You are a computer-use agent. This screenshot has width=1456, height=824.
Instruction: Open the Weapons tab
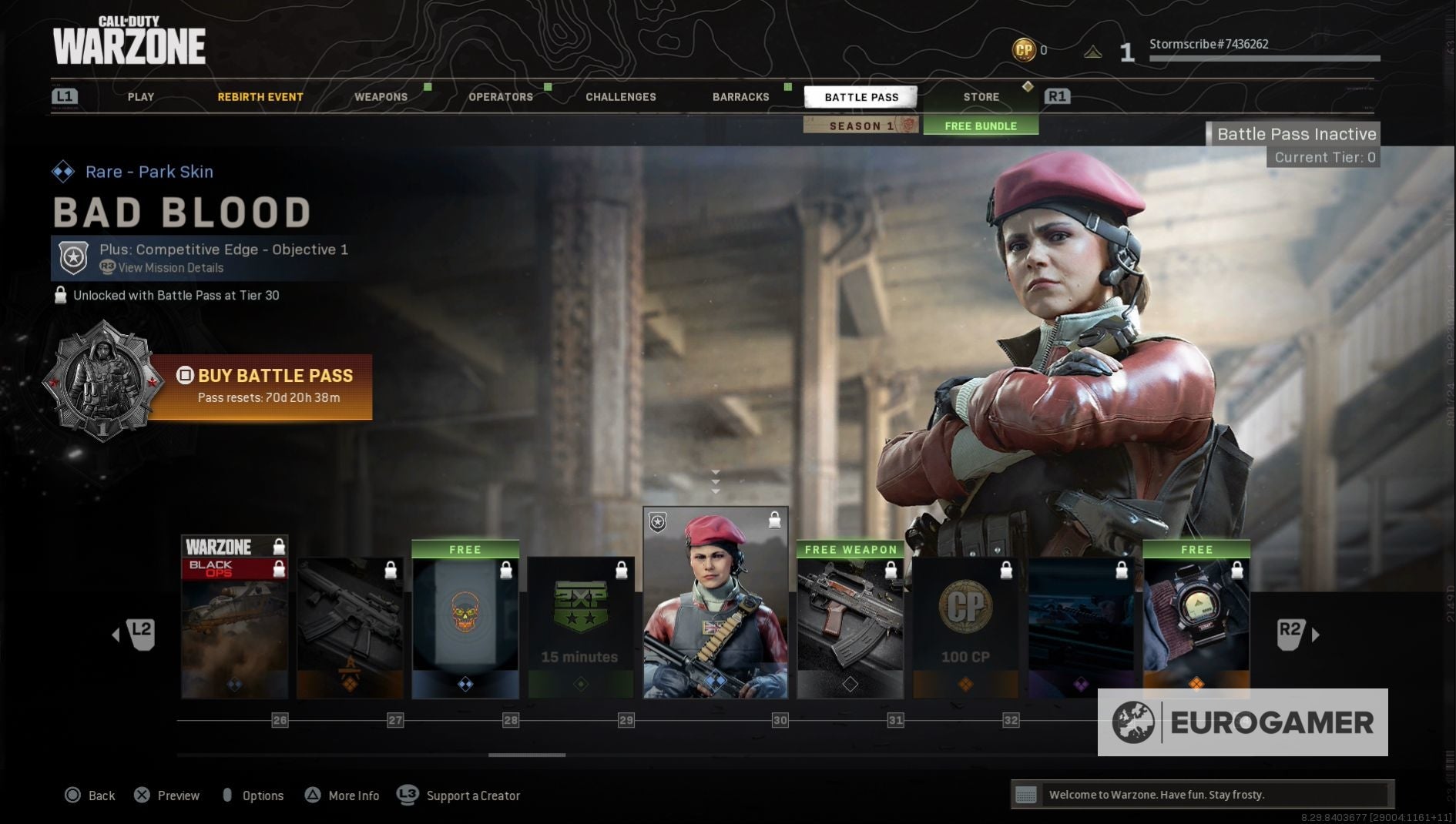click(x=381, y=97)
